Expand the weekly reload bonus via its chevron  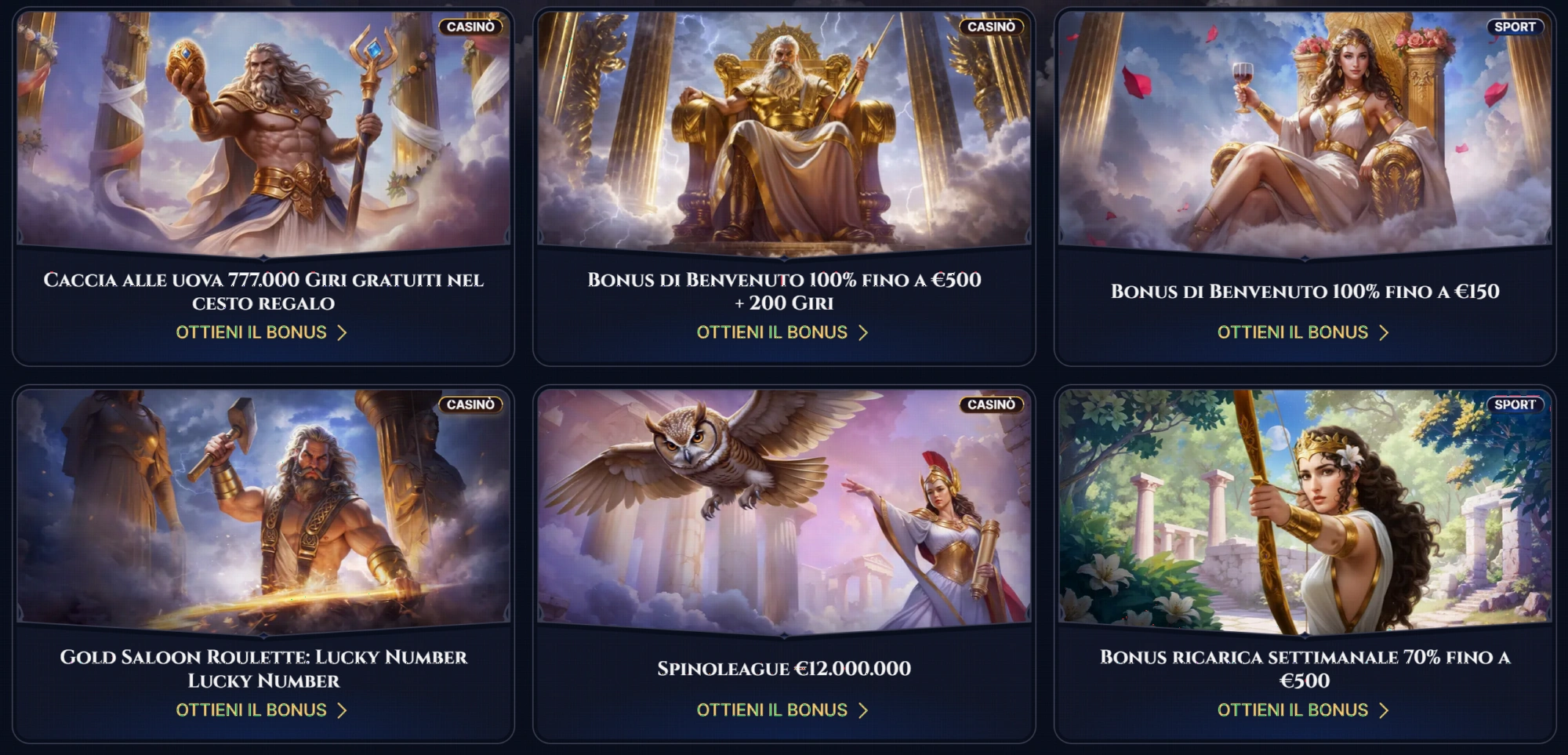(x=1384, y=710)
